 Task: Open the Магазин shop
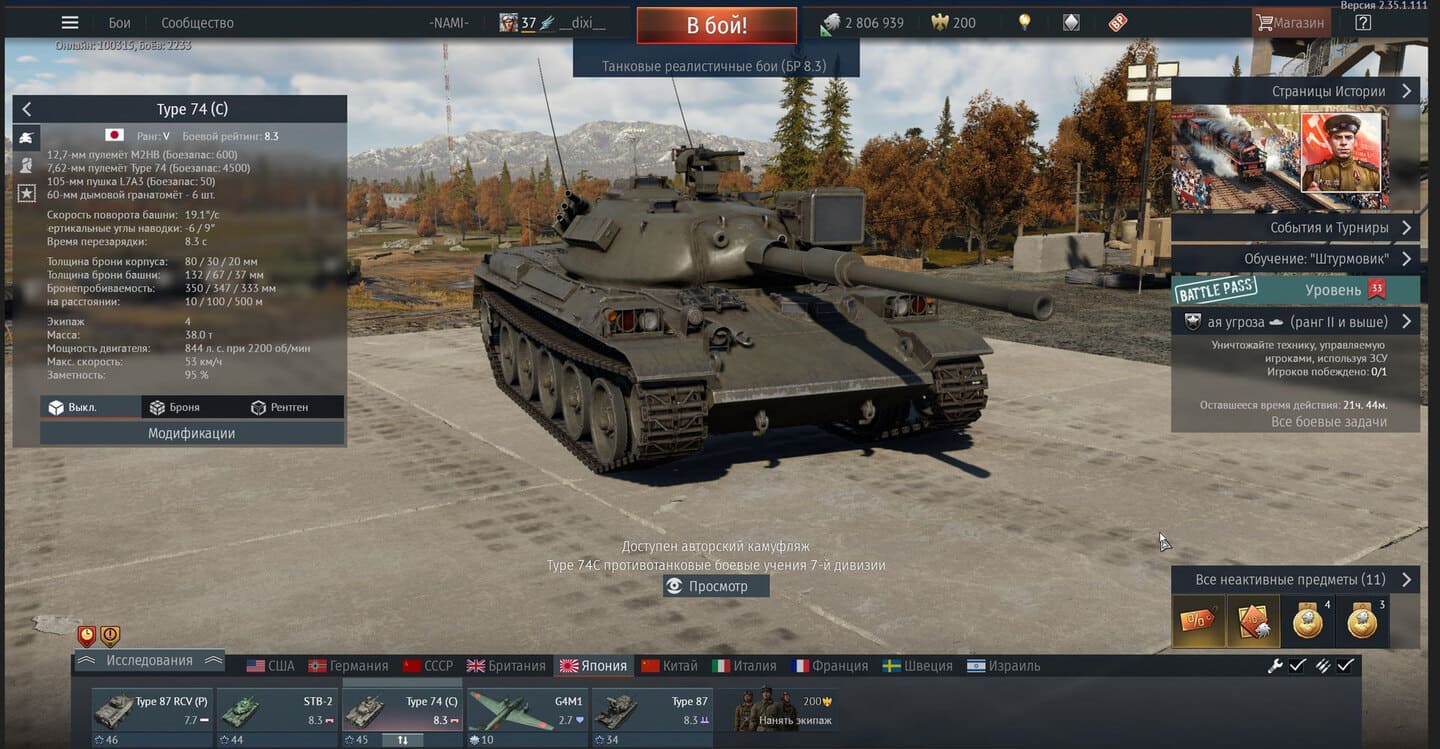pyautogui.click(x=1290, y=23)
